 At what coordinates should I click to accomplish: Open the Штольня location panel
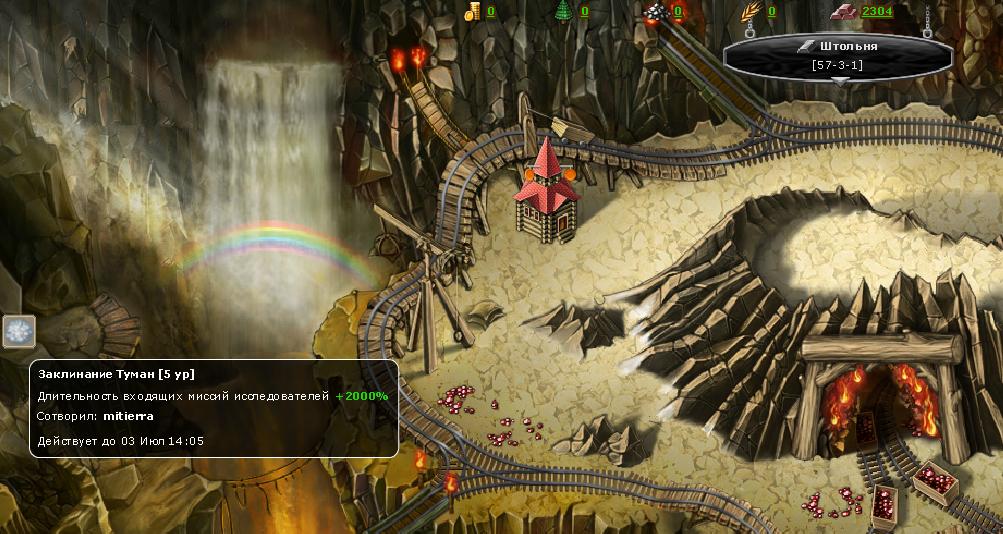[838, 47]
